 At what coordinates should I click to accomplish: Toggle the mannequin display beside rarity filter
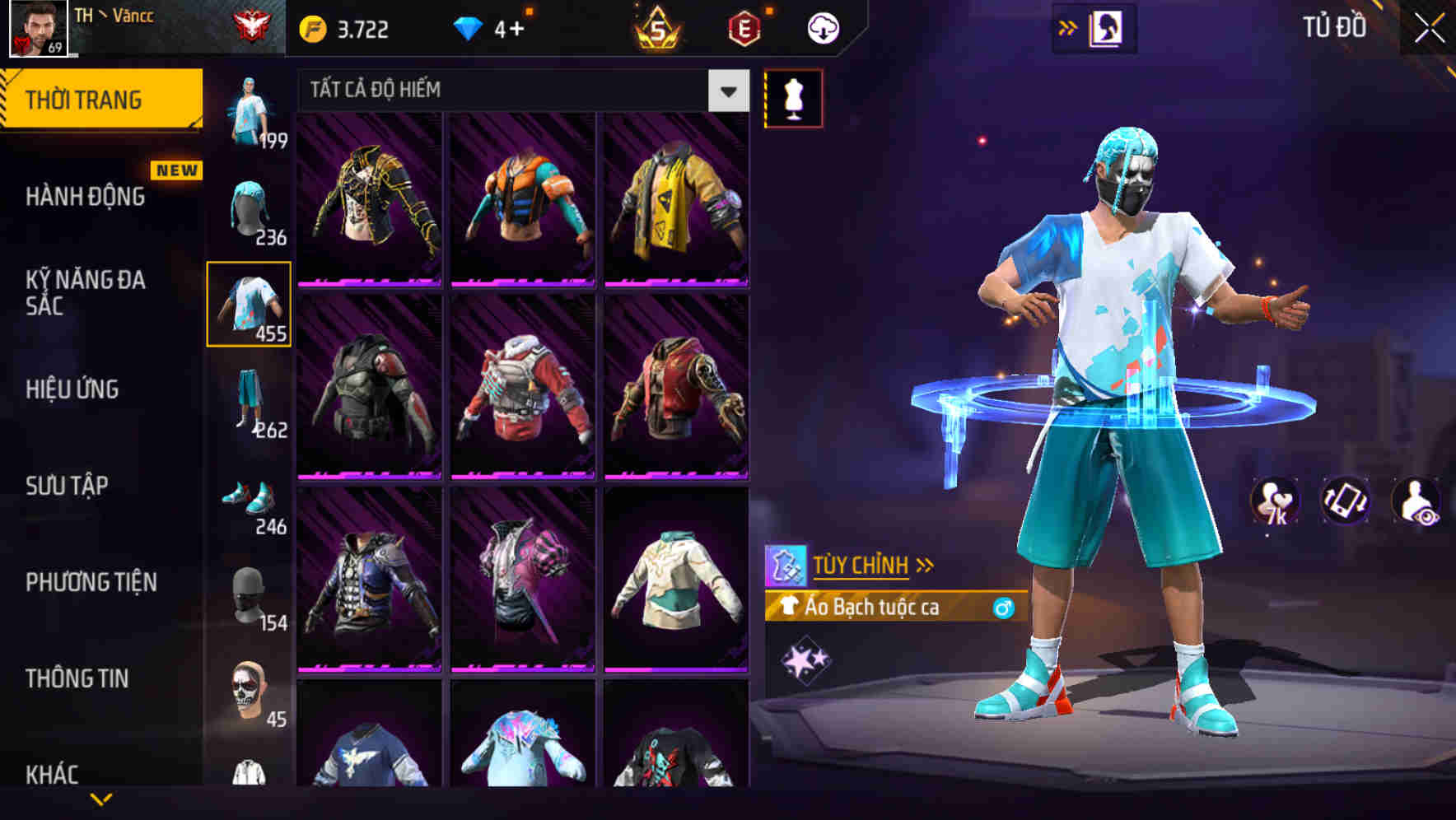tap(794, 97)
